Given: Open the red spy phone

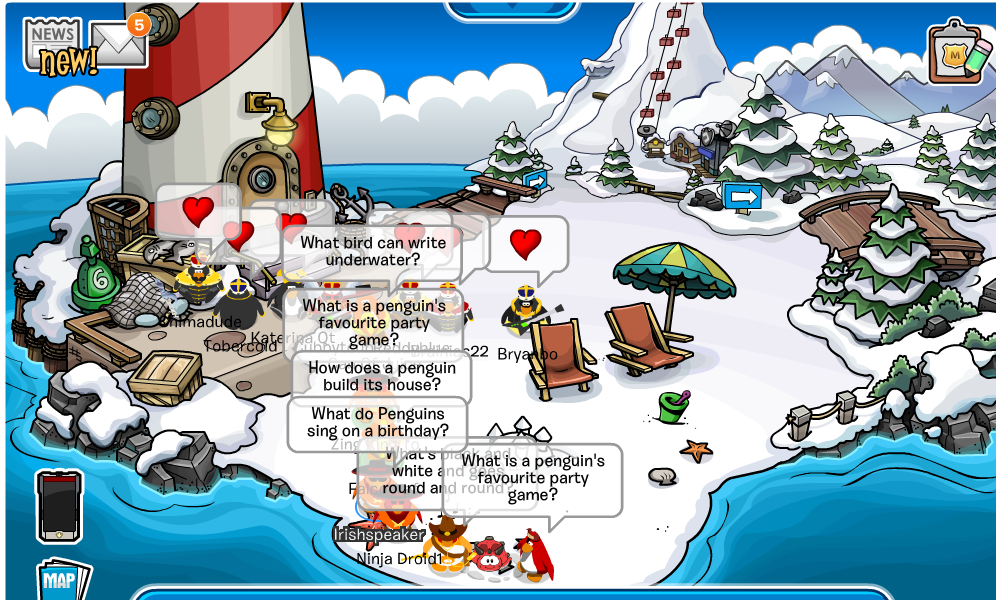Looking at the screenshot, I should point(59,506).
